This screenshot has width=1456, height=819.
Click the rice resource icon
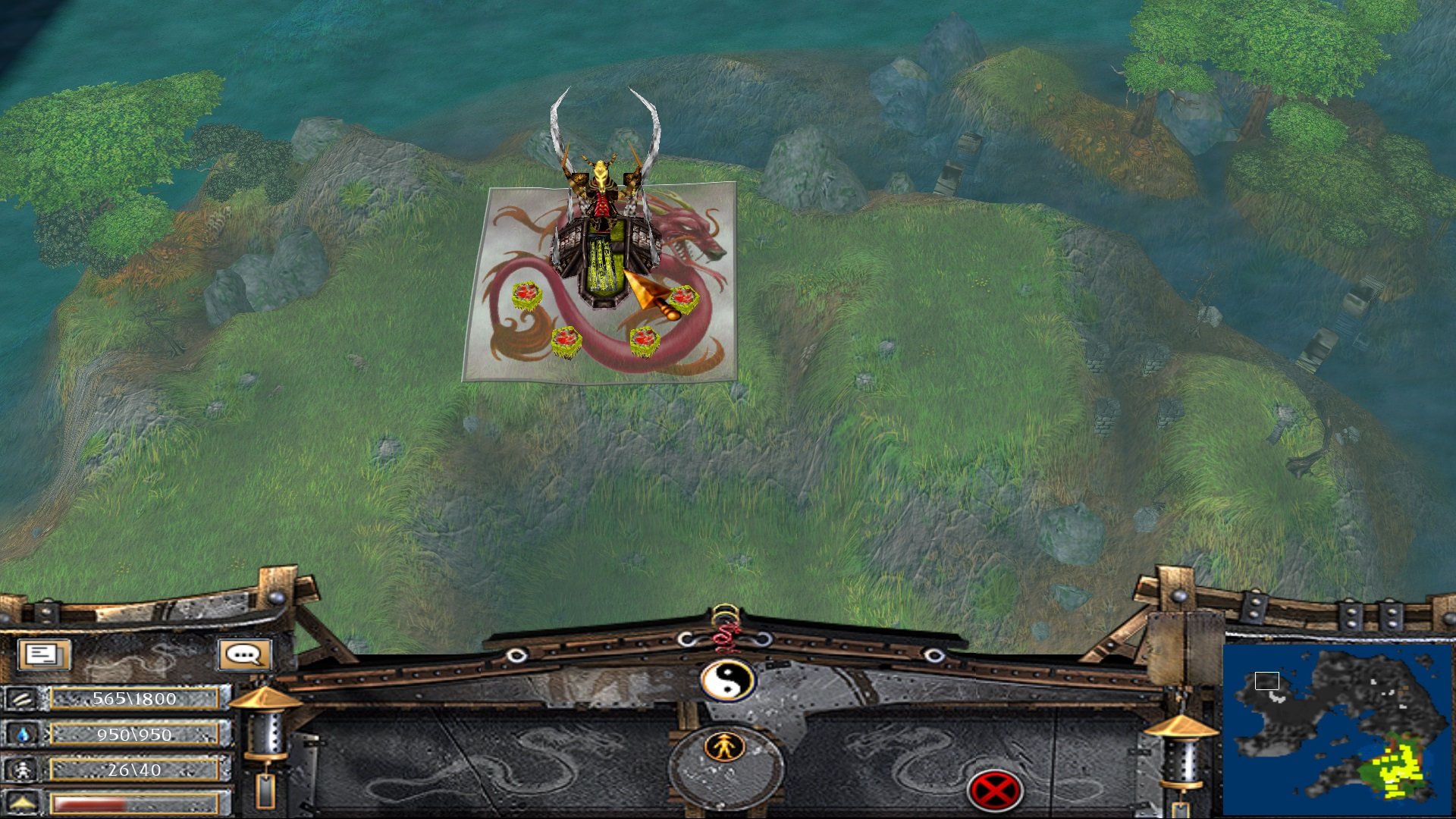pyautogui.click(x=23, y=698)
